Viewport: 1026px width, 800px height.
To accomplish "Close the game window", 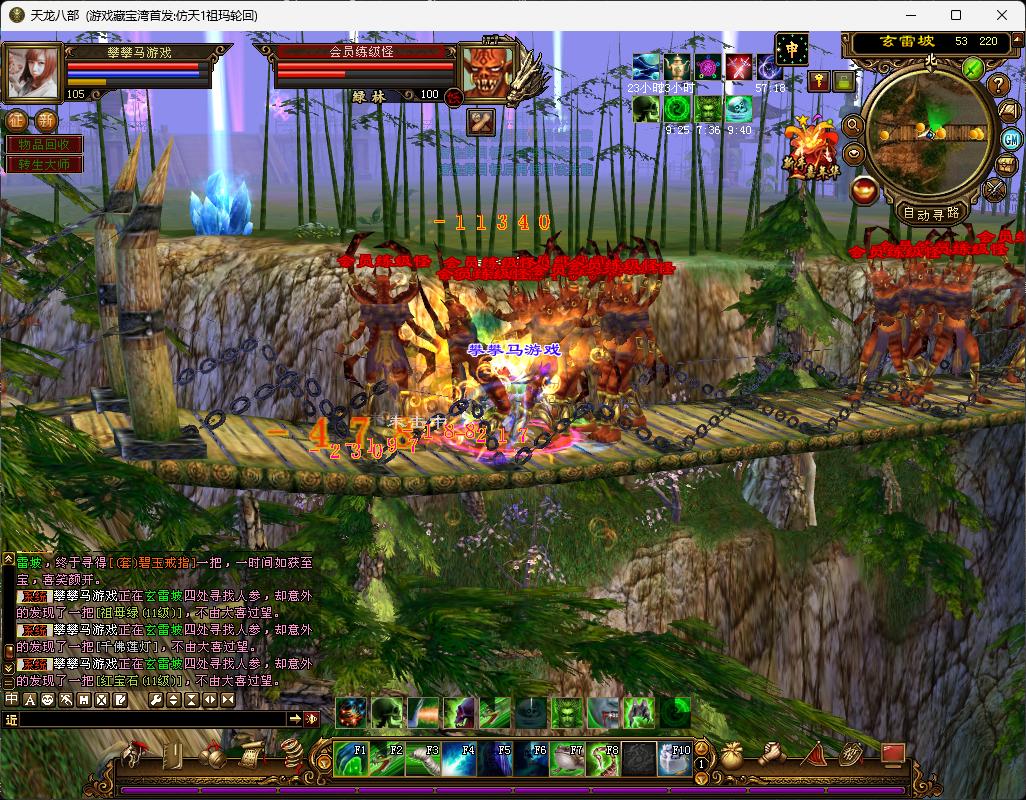I will 1002,15.
